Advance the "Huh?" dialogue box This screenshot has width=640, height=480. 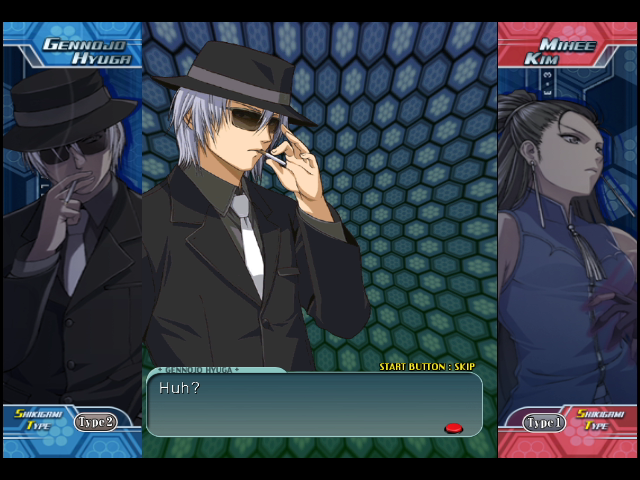(314, 404)
